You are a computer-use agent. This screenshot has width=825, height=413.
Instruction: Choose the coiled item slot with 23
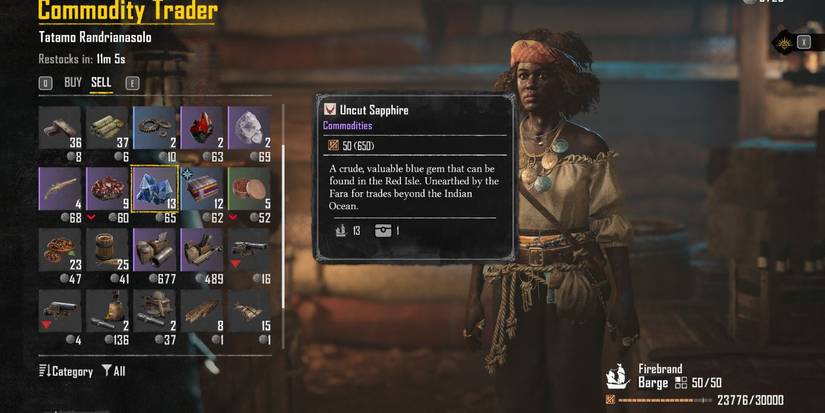(x=60, y=249)
